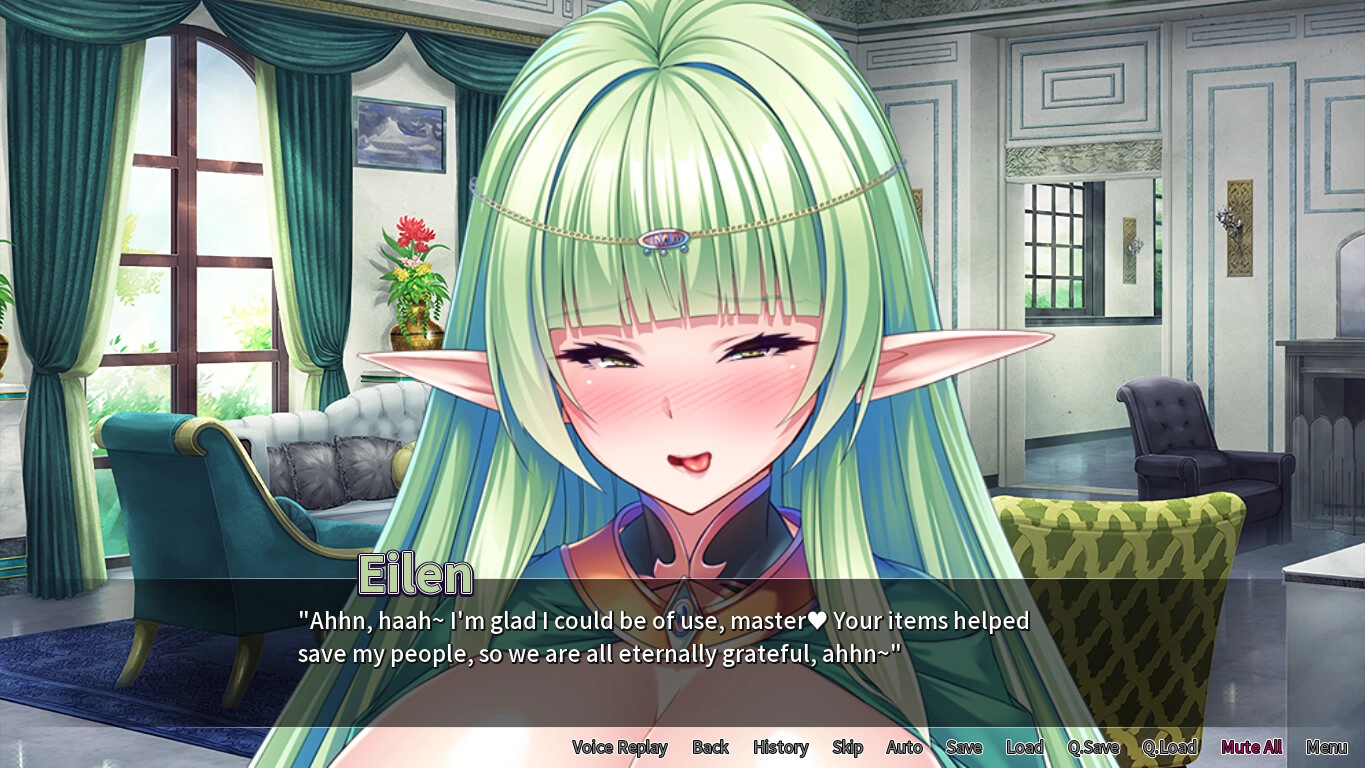Quick save with Q.Save
The image size is (1365, 768).
point(1093,747)
